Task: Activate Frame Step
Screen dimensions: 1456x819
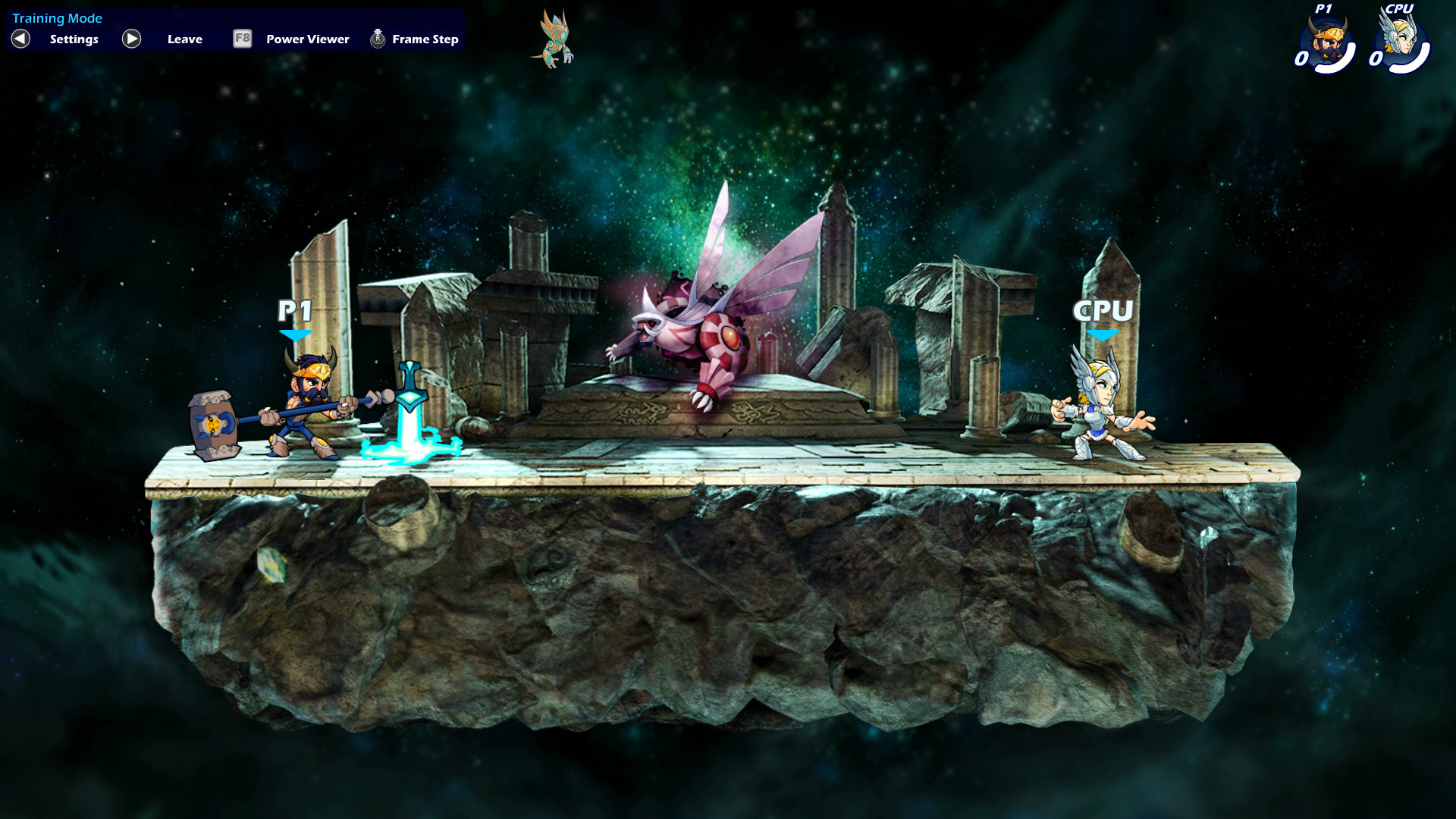Action: (x=424, y=39)
